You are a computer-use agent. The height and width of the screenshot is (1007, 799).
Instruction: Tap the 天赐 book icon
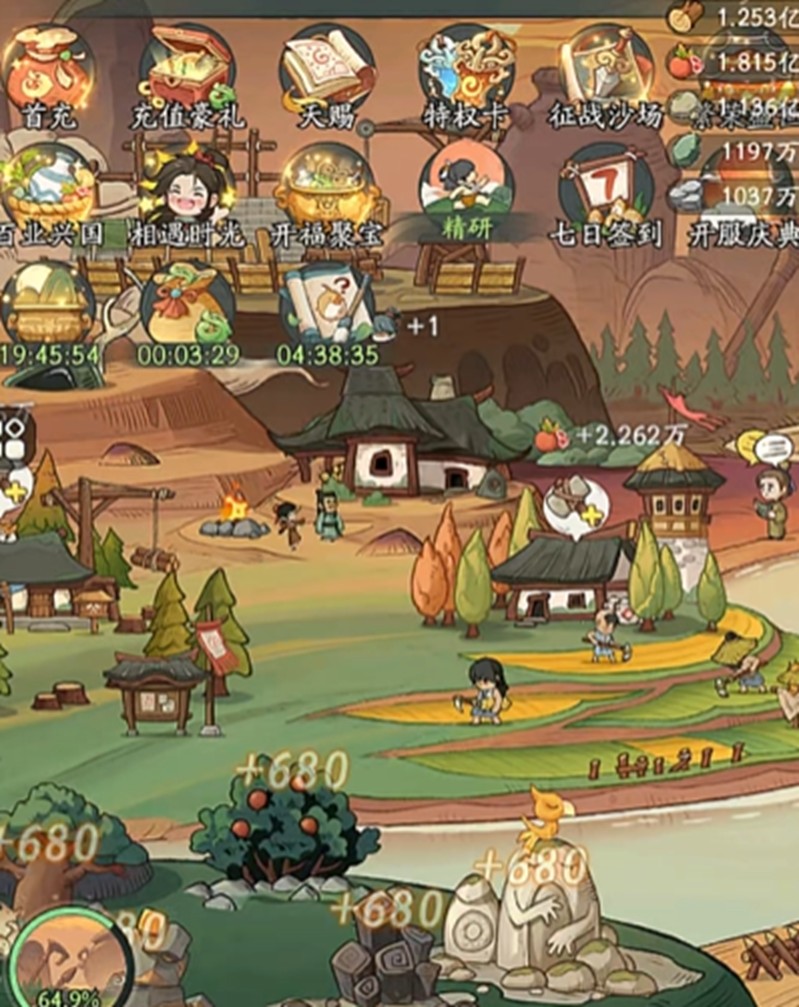pyautogui.click(x=327, y=71)
